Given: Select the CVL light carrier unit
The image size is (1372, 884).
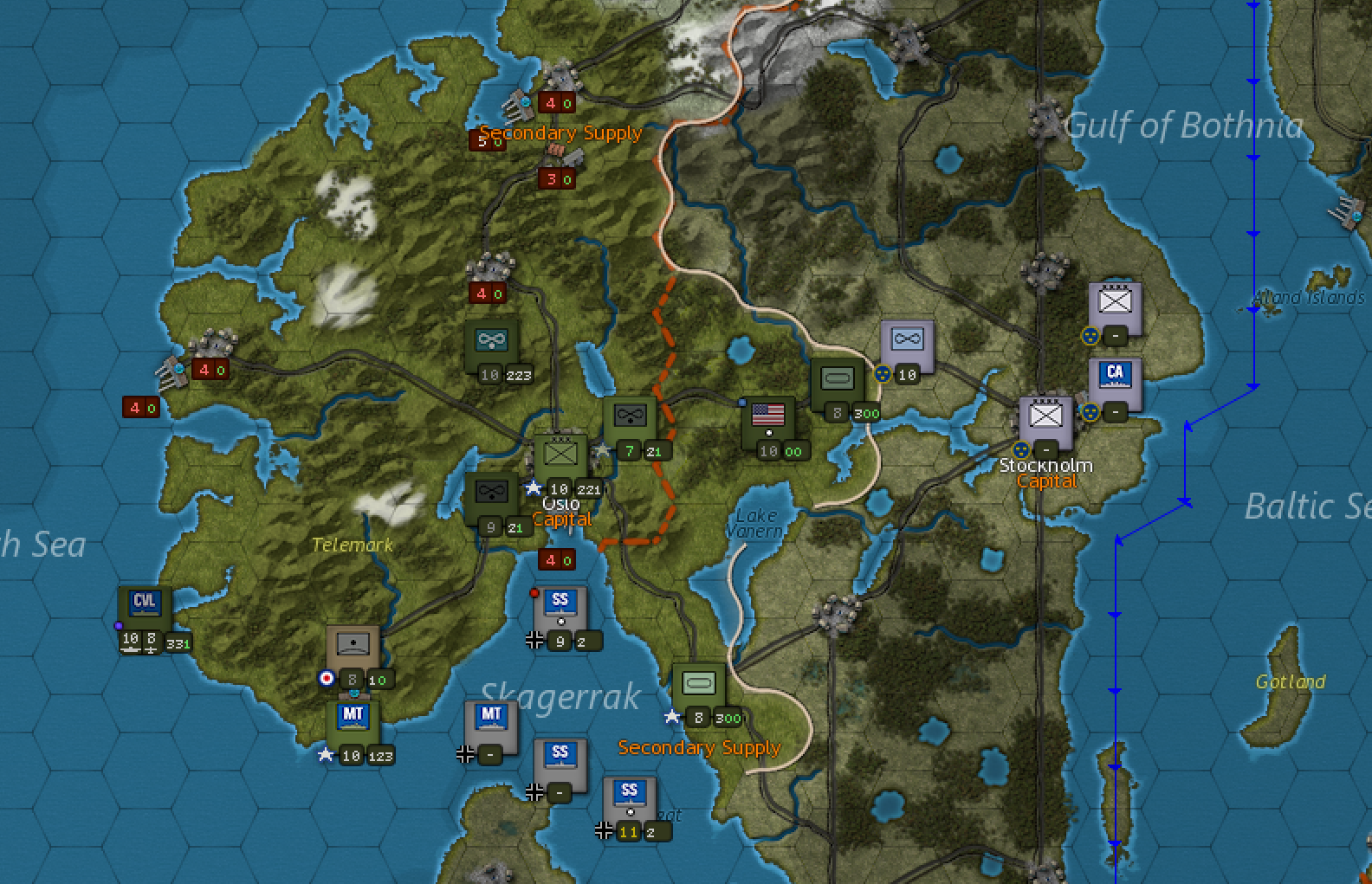Looking at the screenshot, I should (144, 603).
